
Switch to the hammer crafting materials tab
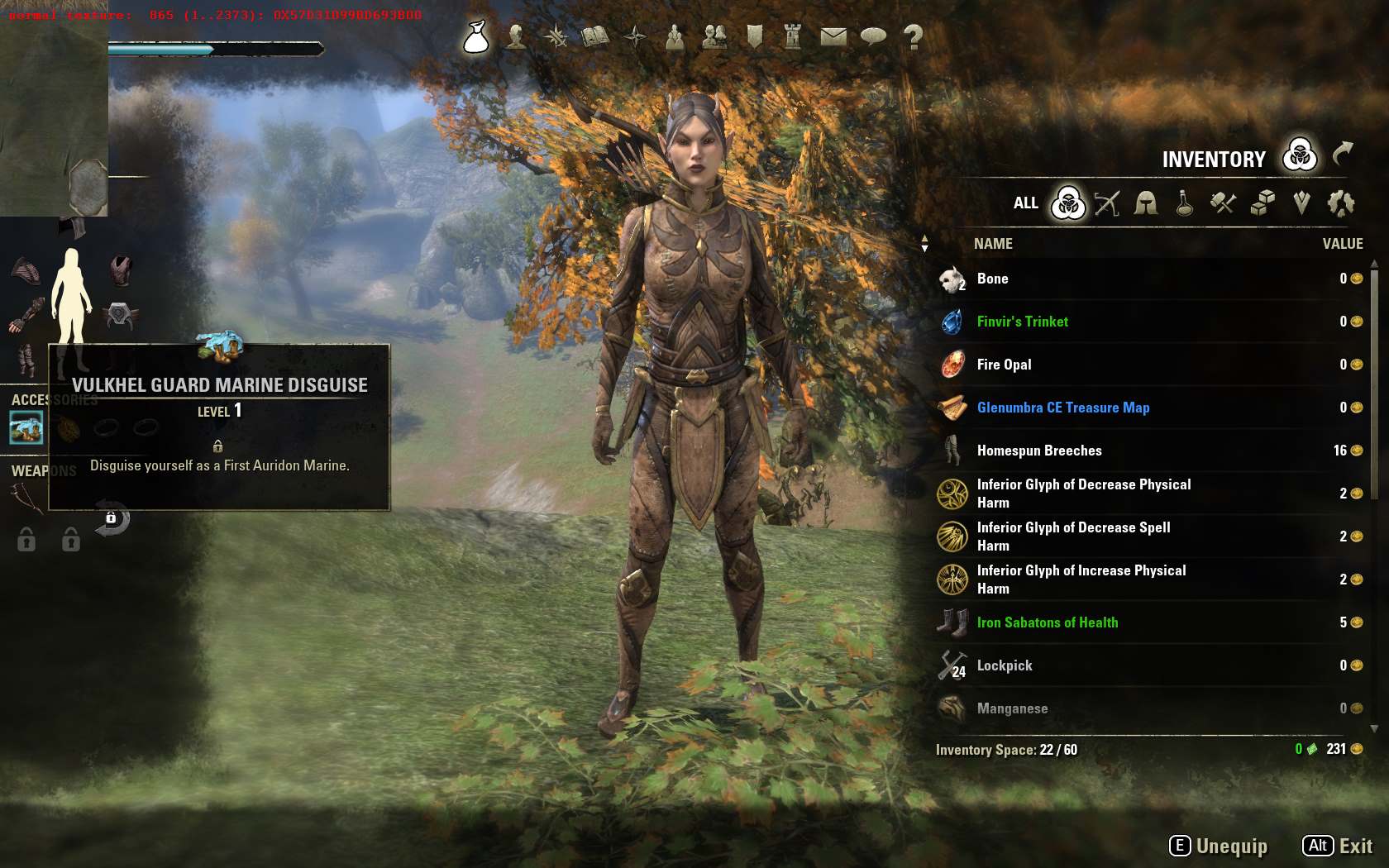[1223, 203]
